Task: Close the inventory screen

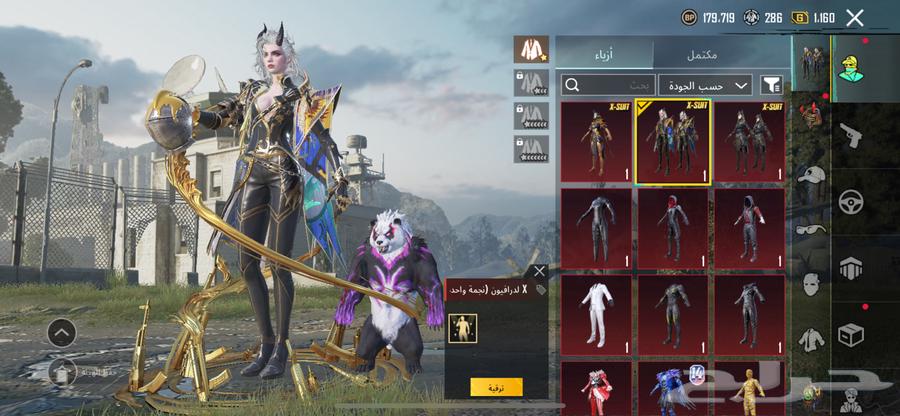Action: coord(854,17)
